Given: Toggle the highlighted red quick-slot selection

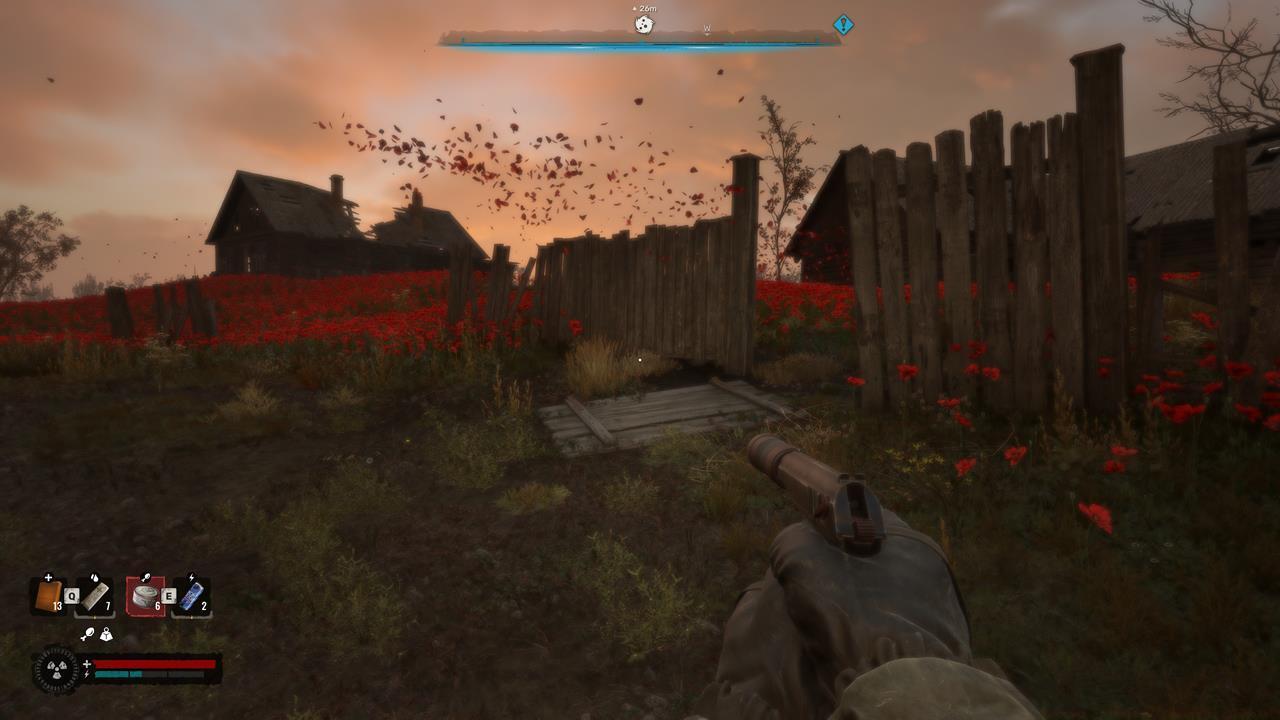Looking at the screenshot, I should 144,596.
